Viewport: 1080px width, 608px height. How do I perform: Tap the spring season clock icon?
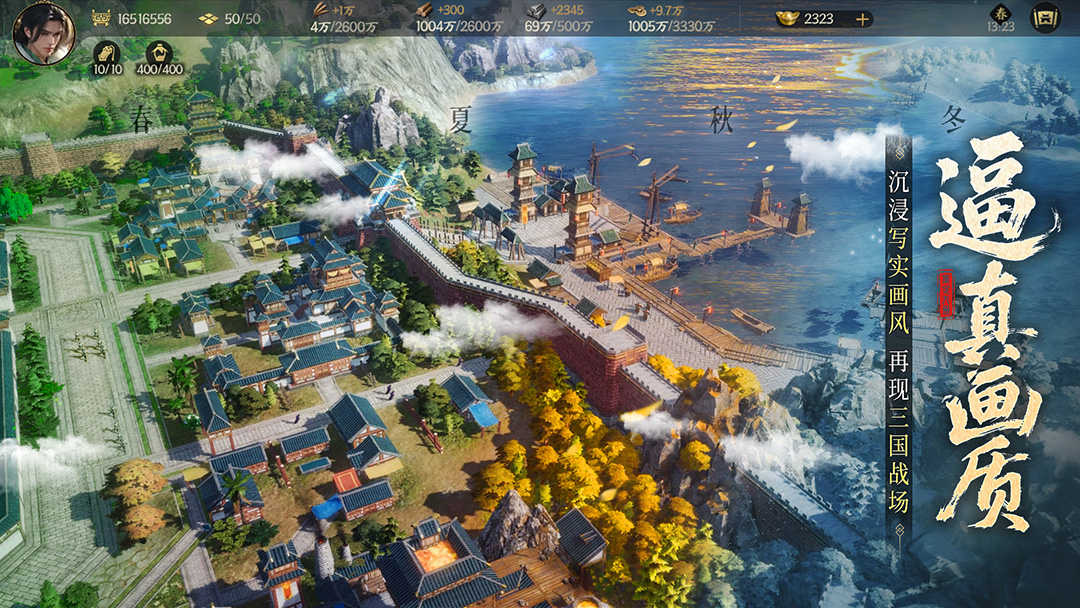[x=1001, y=14]
